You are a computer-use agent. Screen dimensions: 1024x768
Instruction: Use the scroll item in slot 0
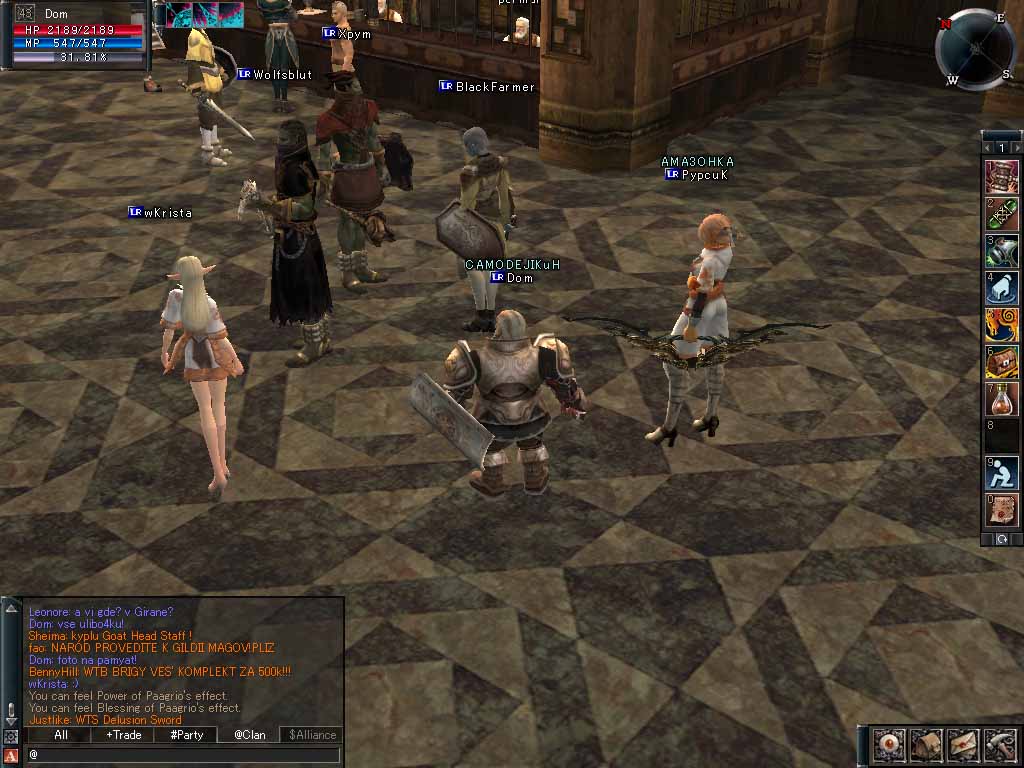point(1002,510)
